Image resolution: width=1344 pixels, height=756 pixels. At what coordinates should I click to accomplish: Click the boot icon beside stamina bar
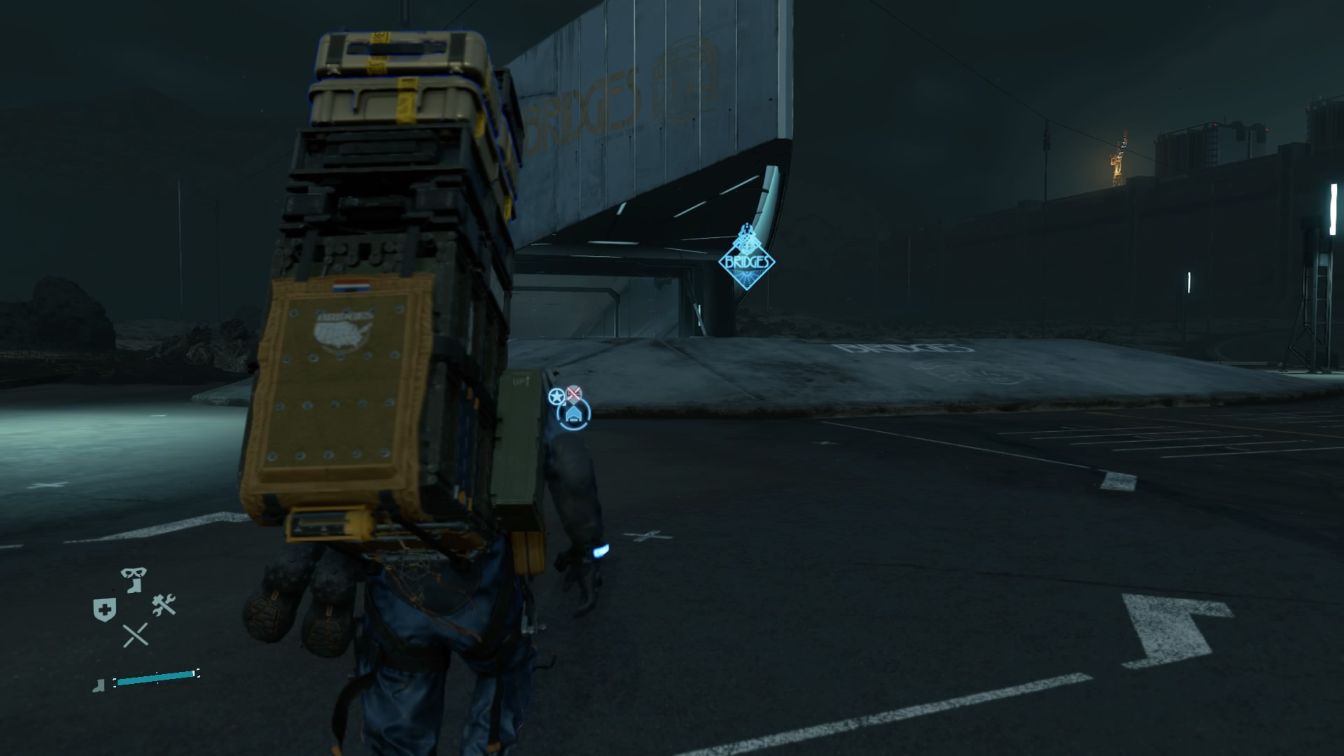(99, 684)
